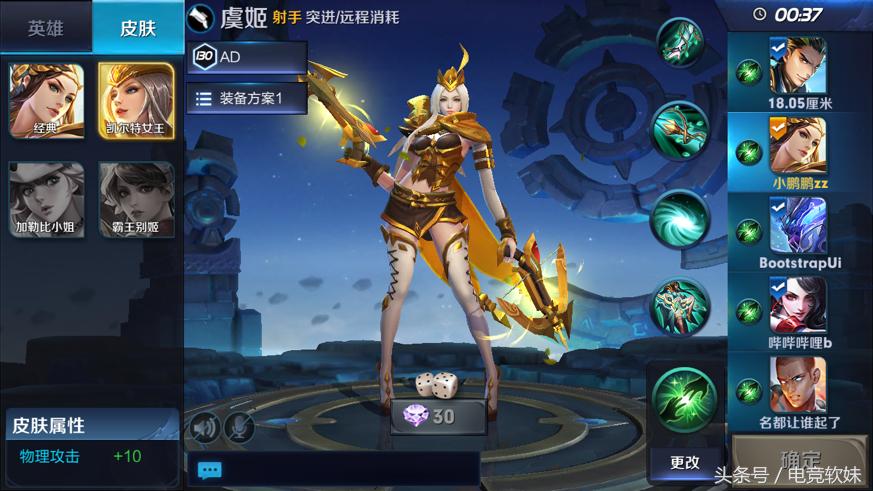Toggle the muted microphone icon
This screenshot has width=873, height=491.
pyautogui.click(x=239, y=428)
